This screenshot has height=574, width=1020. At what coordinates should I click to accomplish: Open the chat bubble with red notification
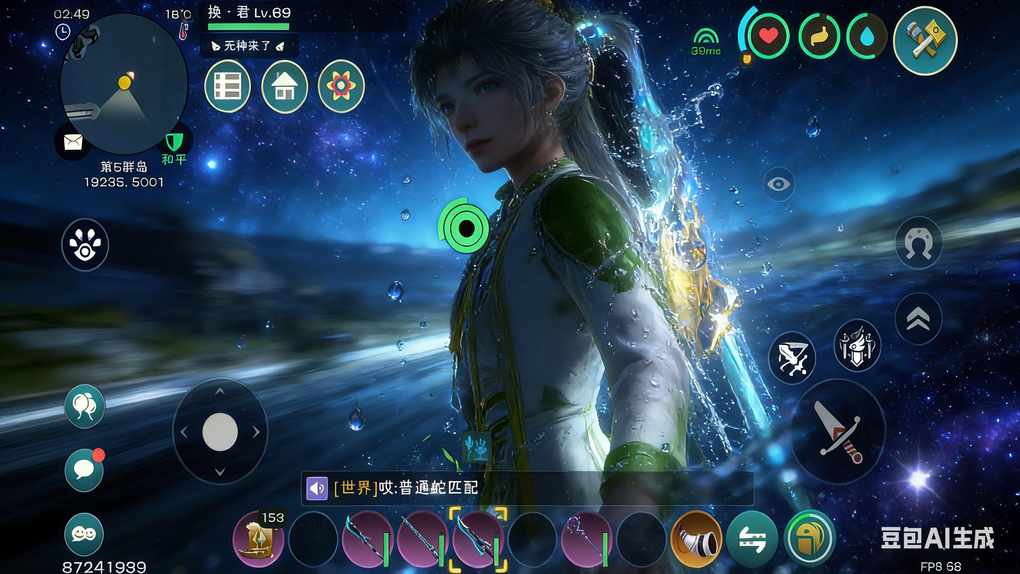point(84,469)
